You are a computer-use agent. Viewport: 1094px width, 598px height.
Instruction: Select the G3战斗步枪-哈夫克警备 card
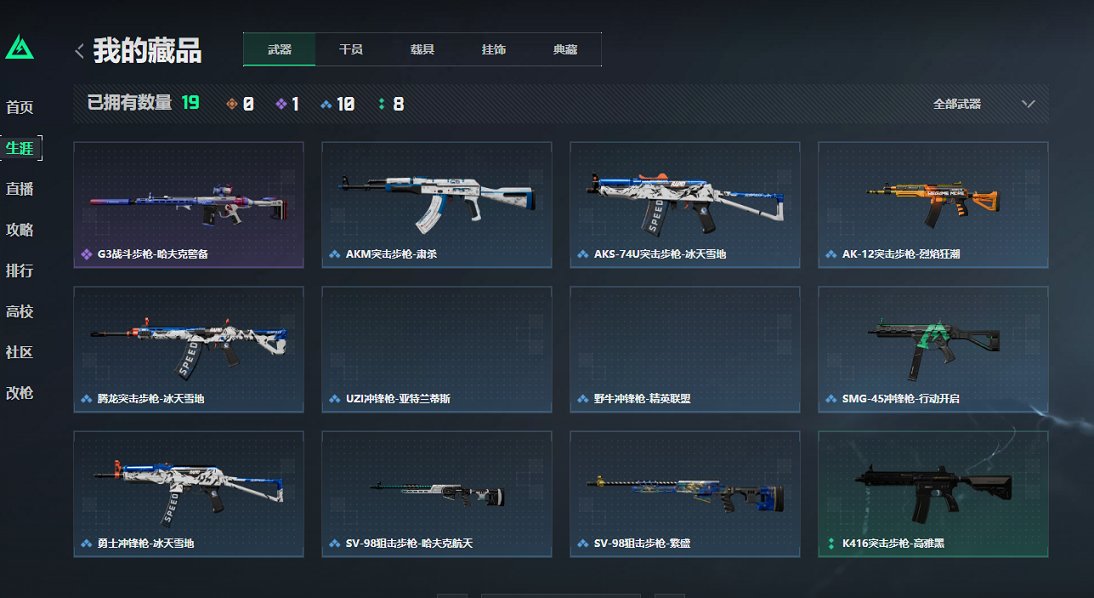pos(188,205)
